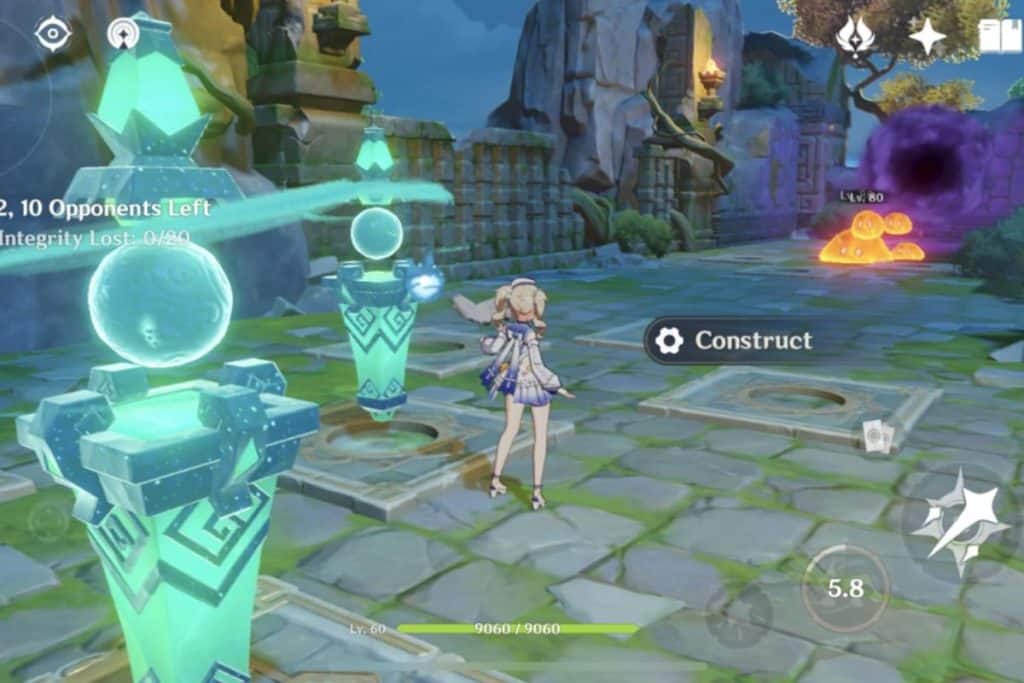The image size is (1024, 683).
Task: Open the small cards icon near Construct
Action: coord(877,436)
